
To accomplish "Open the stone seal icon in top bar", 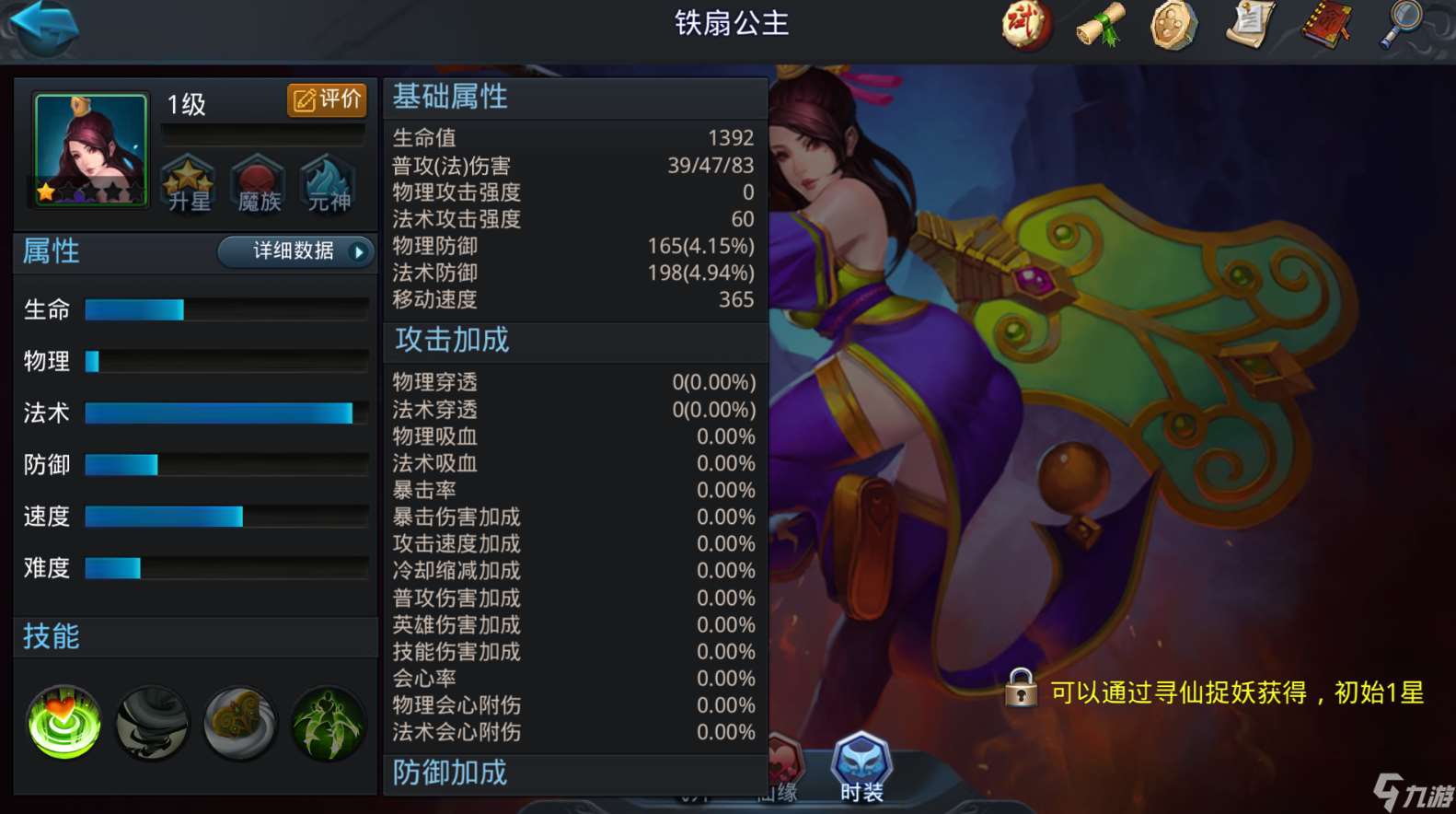I will tap(1173, 26).
